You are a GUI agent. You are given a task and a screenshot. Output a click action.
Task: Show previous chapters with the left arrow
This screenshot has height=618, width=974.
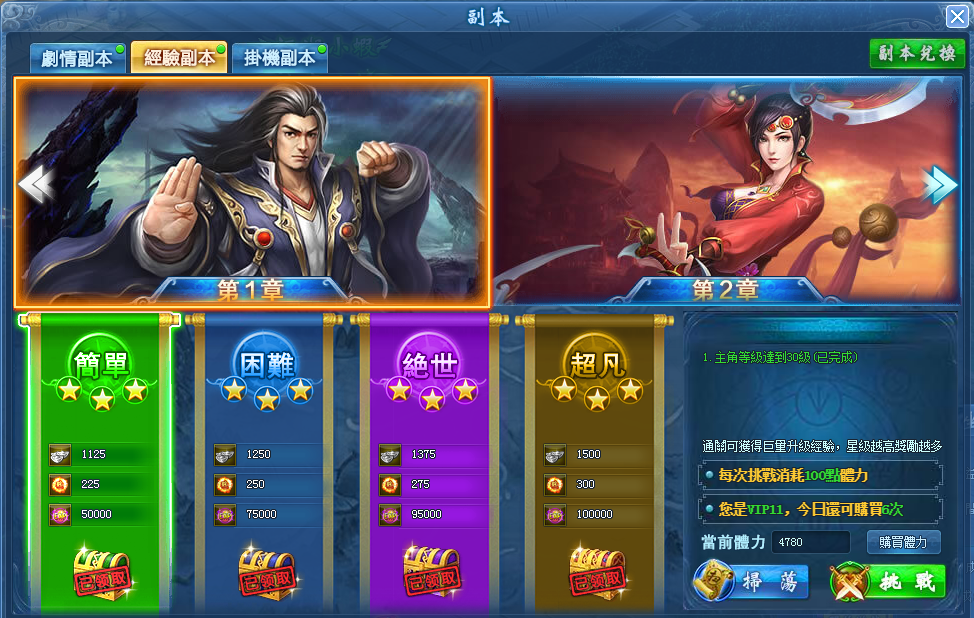pos(33,185)
